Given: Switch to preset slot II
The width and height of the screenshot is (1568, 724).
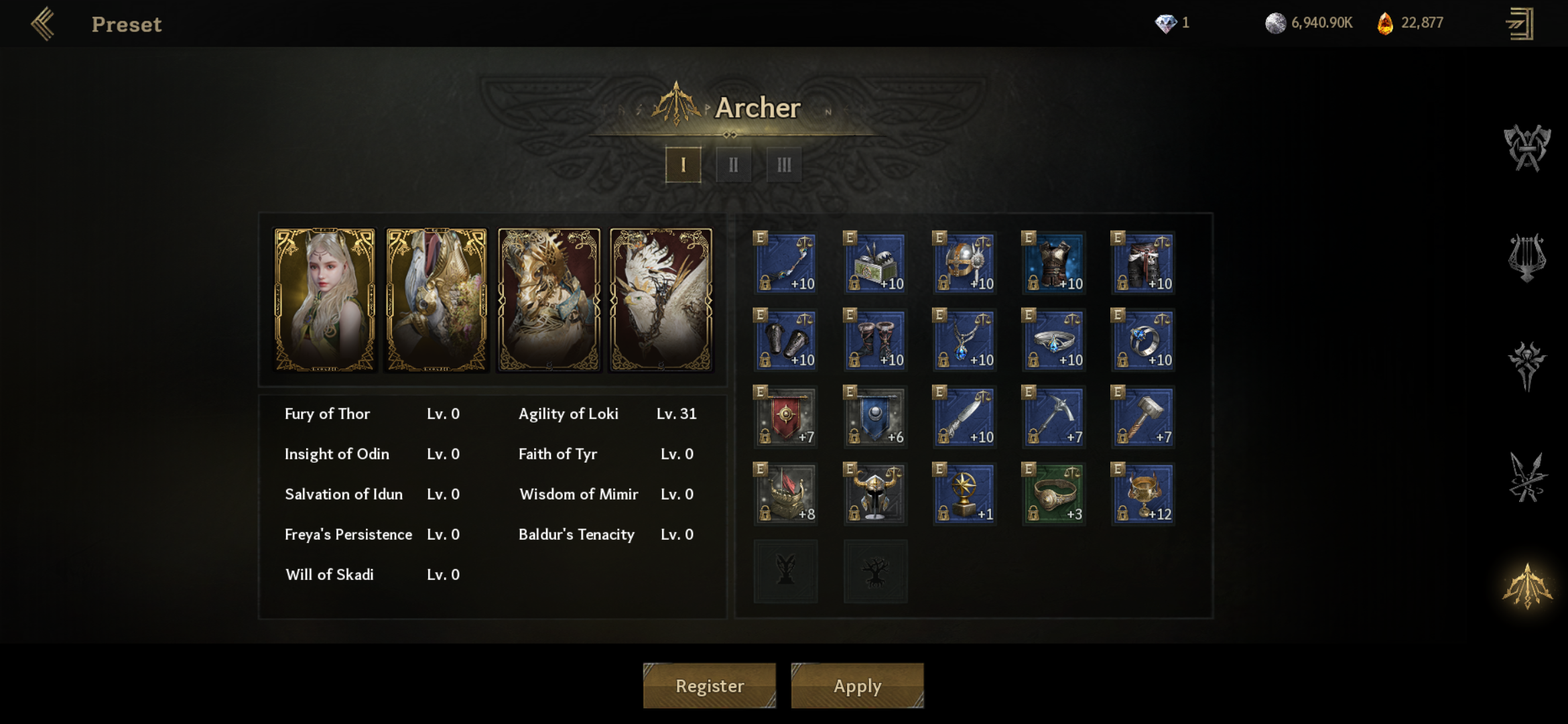Looking at the screenshot, I should click(x=733, y=165).
